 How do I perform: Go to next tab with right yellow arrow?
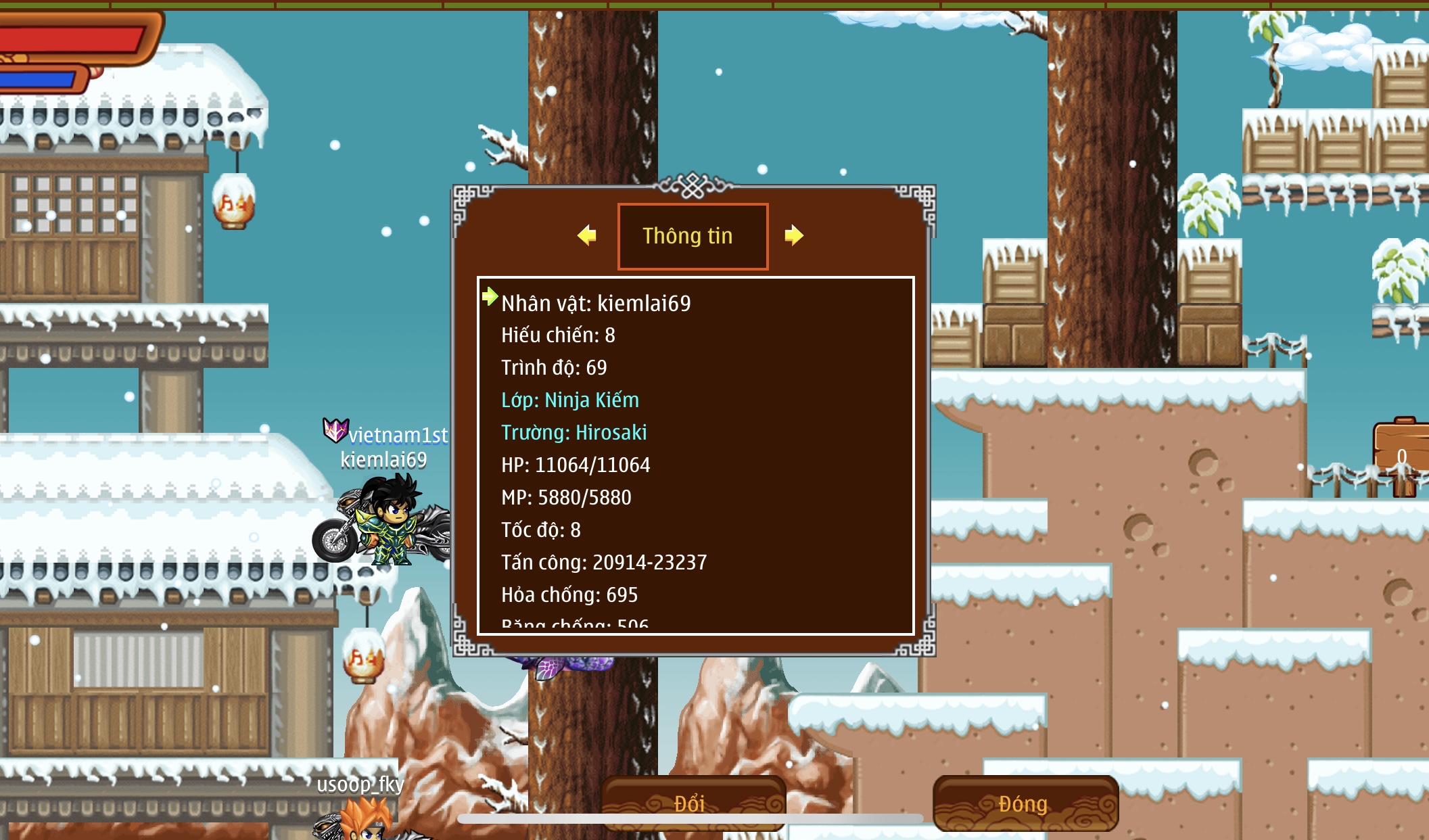794,235
